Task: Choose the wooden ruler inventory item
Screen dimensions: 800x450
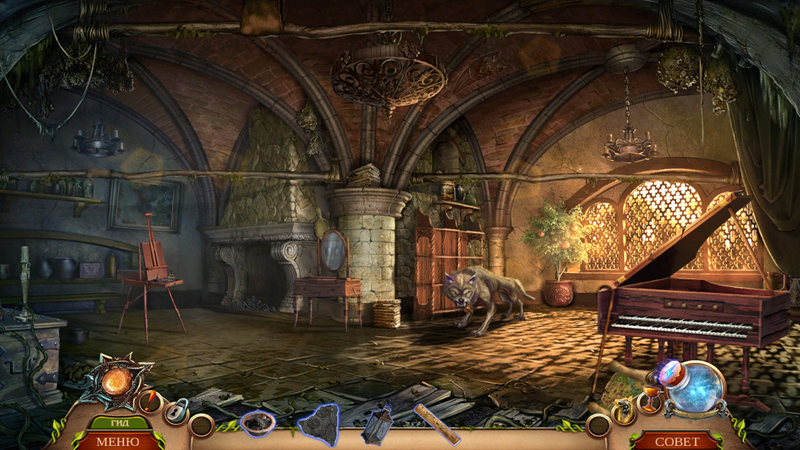Action: pos(438,423)
